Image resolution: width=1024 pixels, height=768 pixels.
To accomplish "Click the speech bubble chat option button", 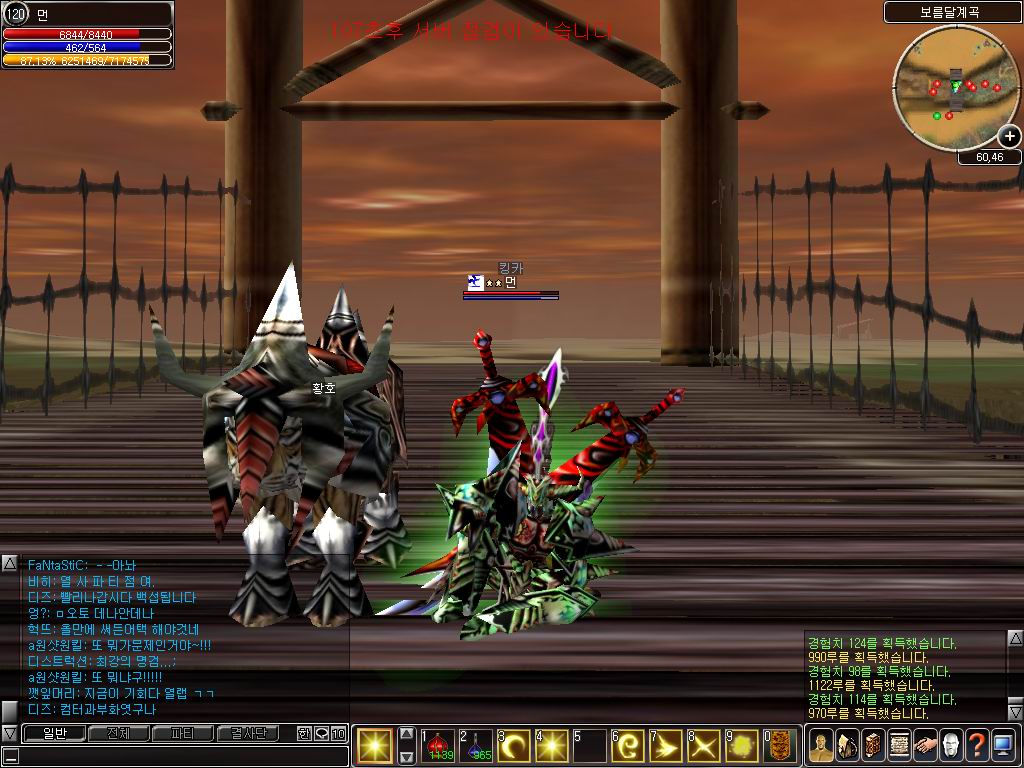I will pyautogui.click(x=321, y=734).
